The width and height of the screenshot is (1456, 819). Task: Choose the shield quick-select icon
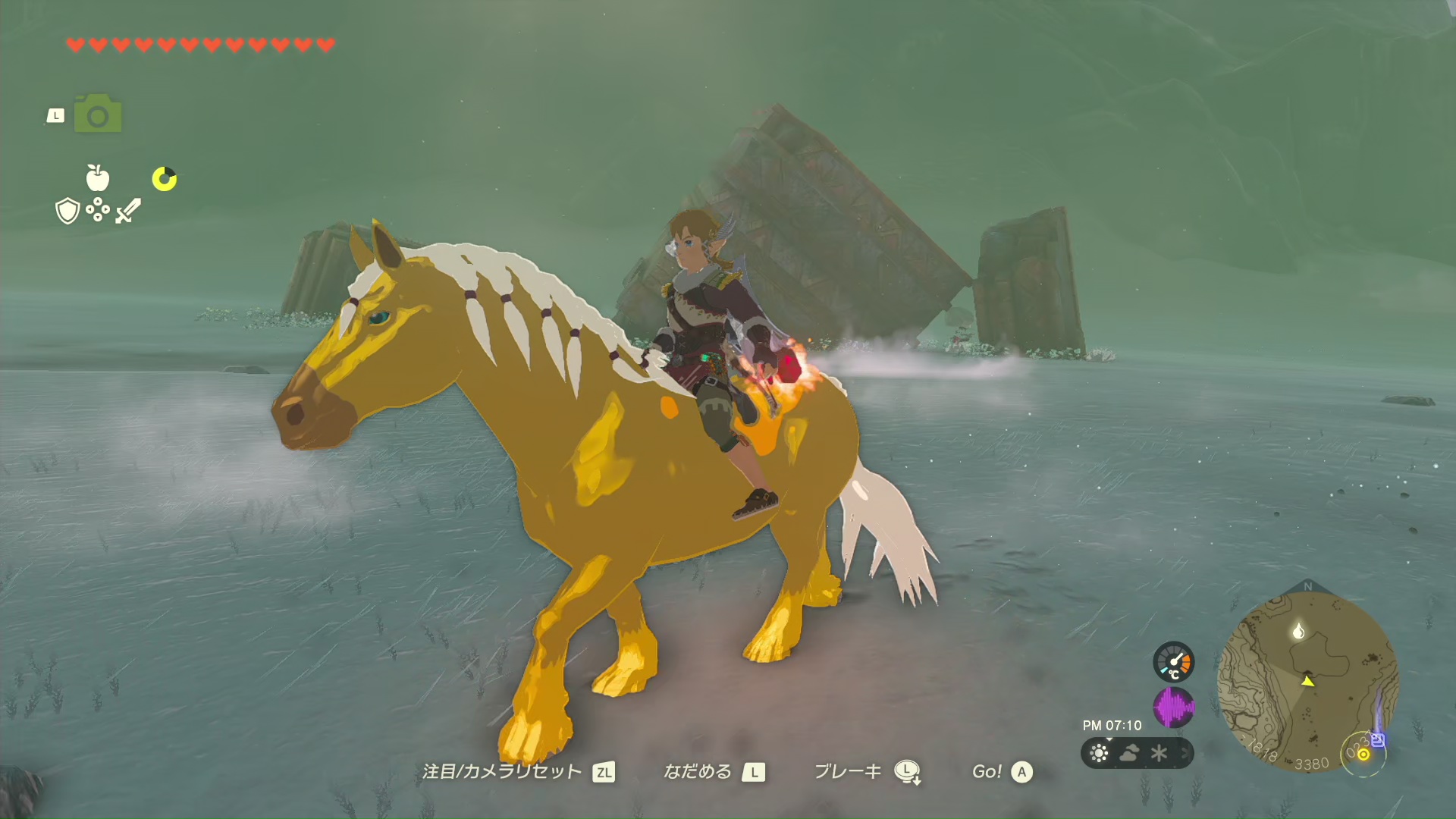point(68,211)
